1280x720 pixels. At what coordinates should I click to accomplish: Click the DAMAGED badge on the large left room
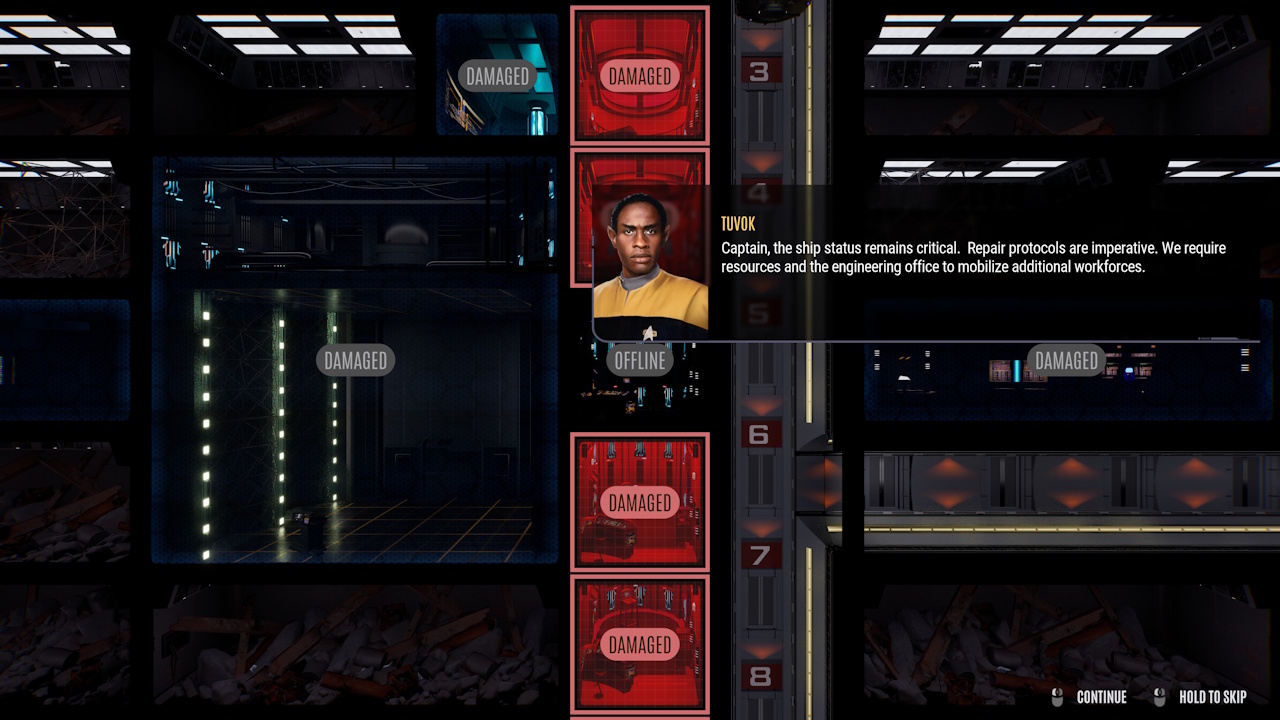[x=355, y=360]
